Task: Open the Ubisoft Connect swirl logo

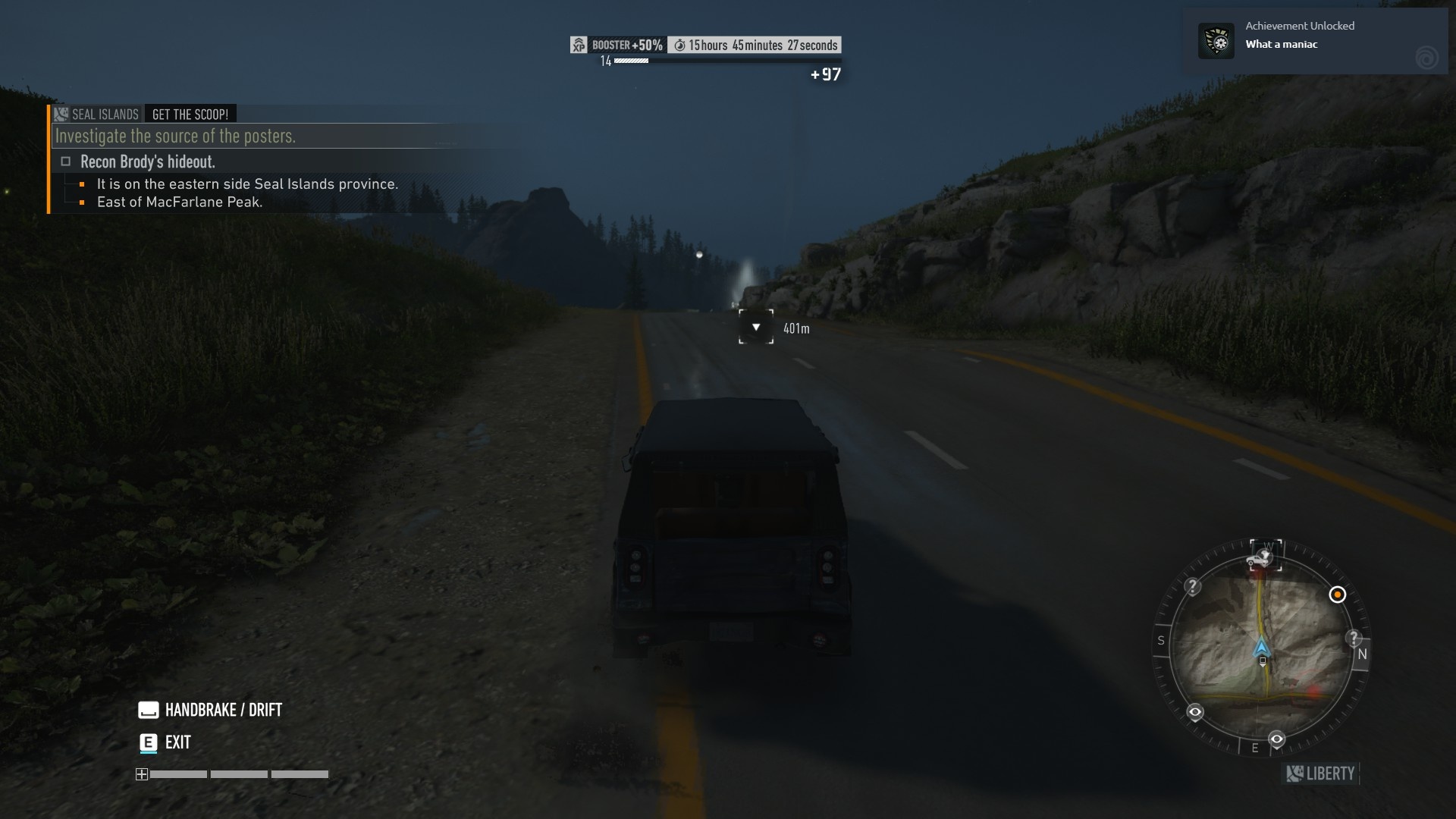Action: pyautogui.click(x=1426, y=58)
